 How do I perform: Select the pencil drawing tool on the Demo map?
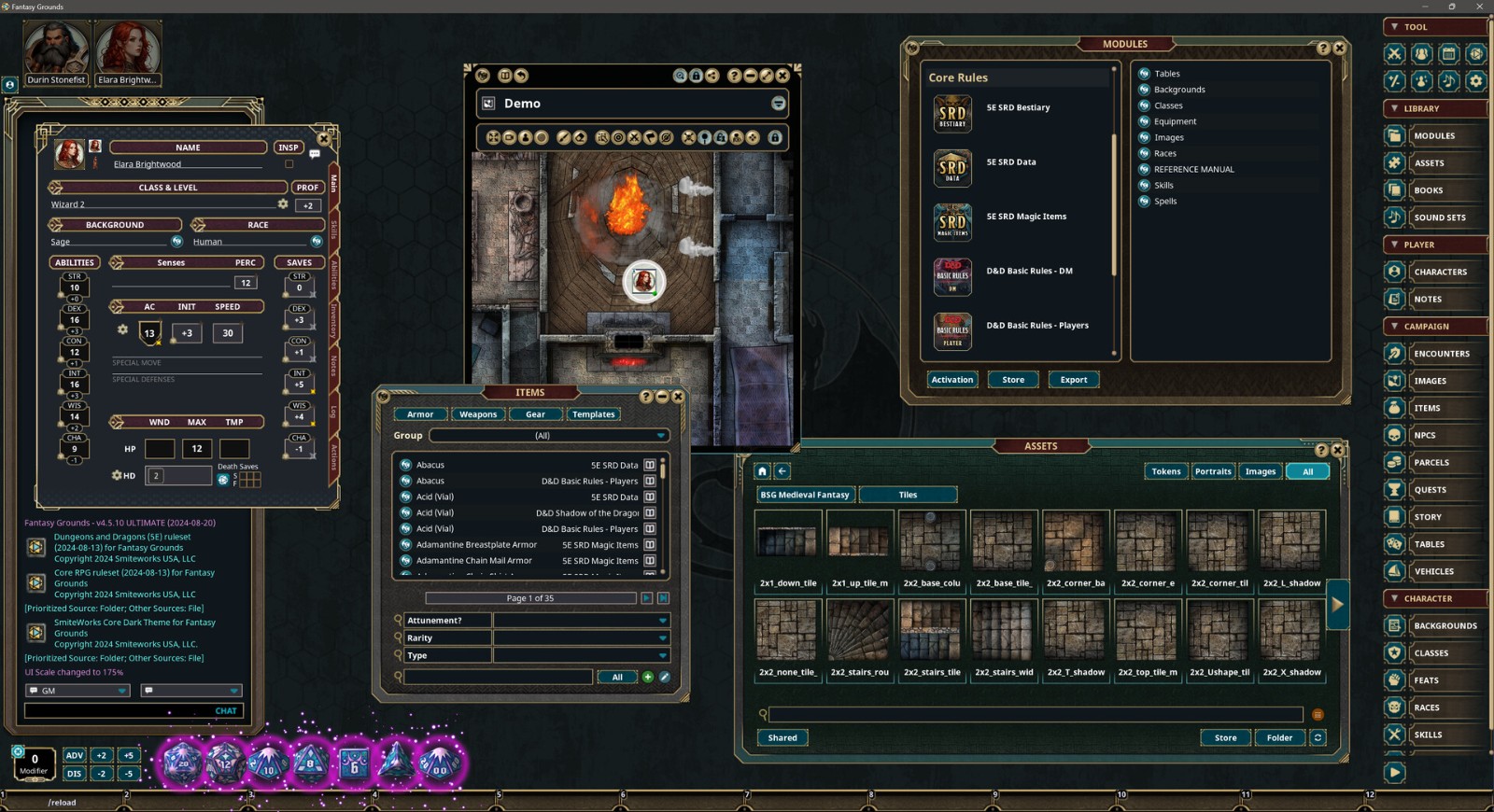[x=562, y=137]
